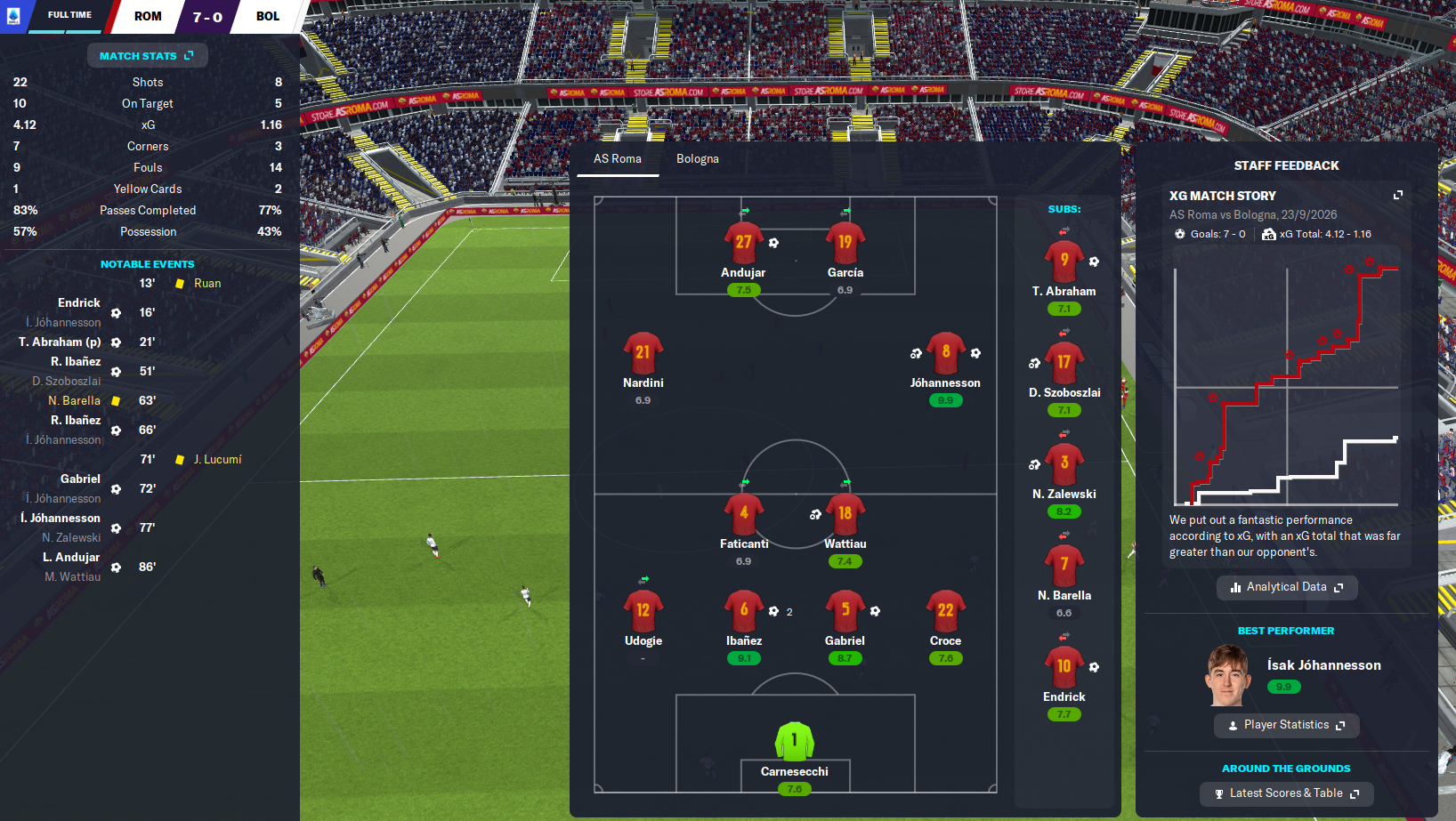Select Ibañez's number 6 shirt
This screenshot has width=1456, height=821.
[744, 611]
